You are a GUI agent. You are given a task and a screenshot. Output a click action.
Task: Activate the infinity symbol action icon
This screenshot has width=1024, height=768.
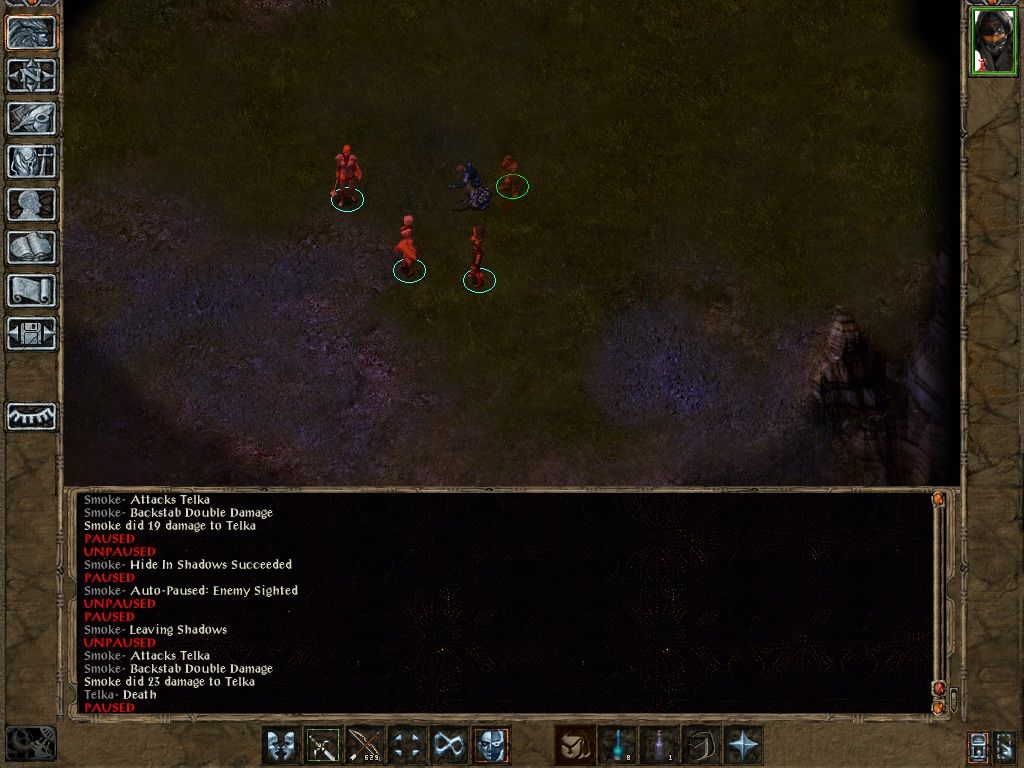tap(449, 745)
